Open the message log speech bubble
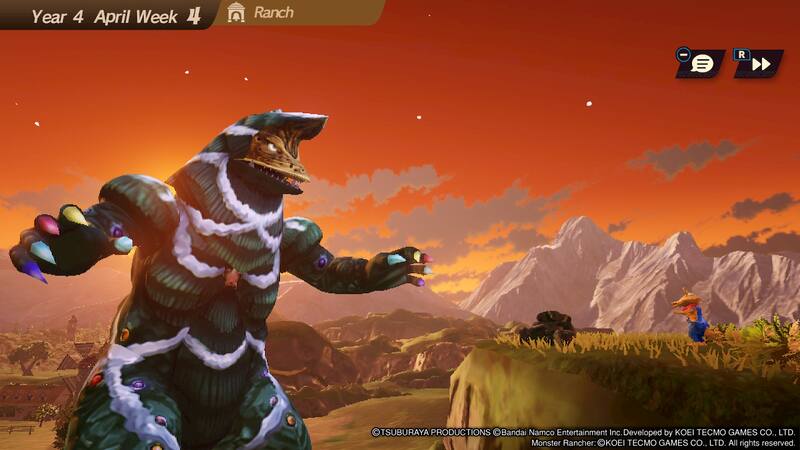This screenshot has width=800, height=450. [x=702, y=64]
